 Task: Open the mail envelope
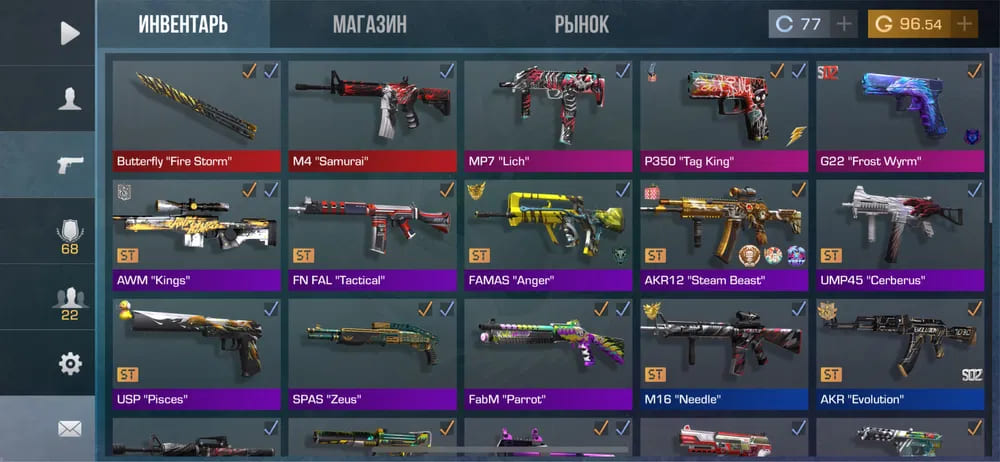coord(69,429)
